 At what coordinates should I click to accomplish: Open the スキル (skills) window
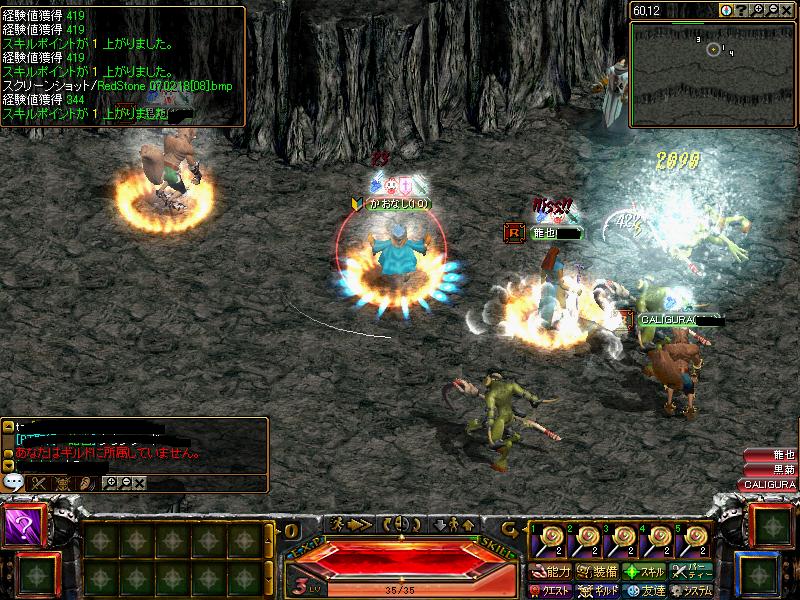pos(645,573)
